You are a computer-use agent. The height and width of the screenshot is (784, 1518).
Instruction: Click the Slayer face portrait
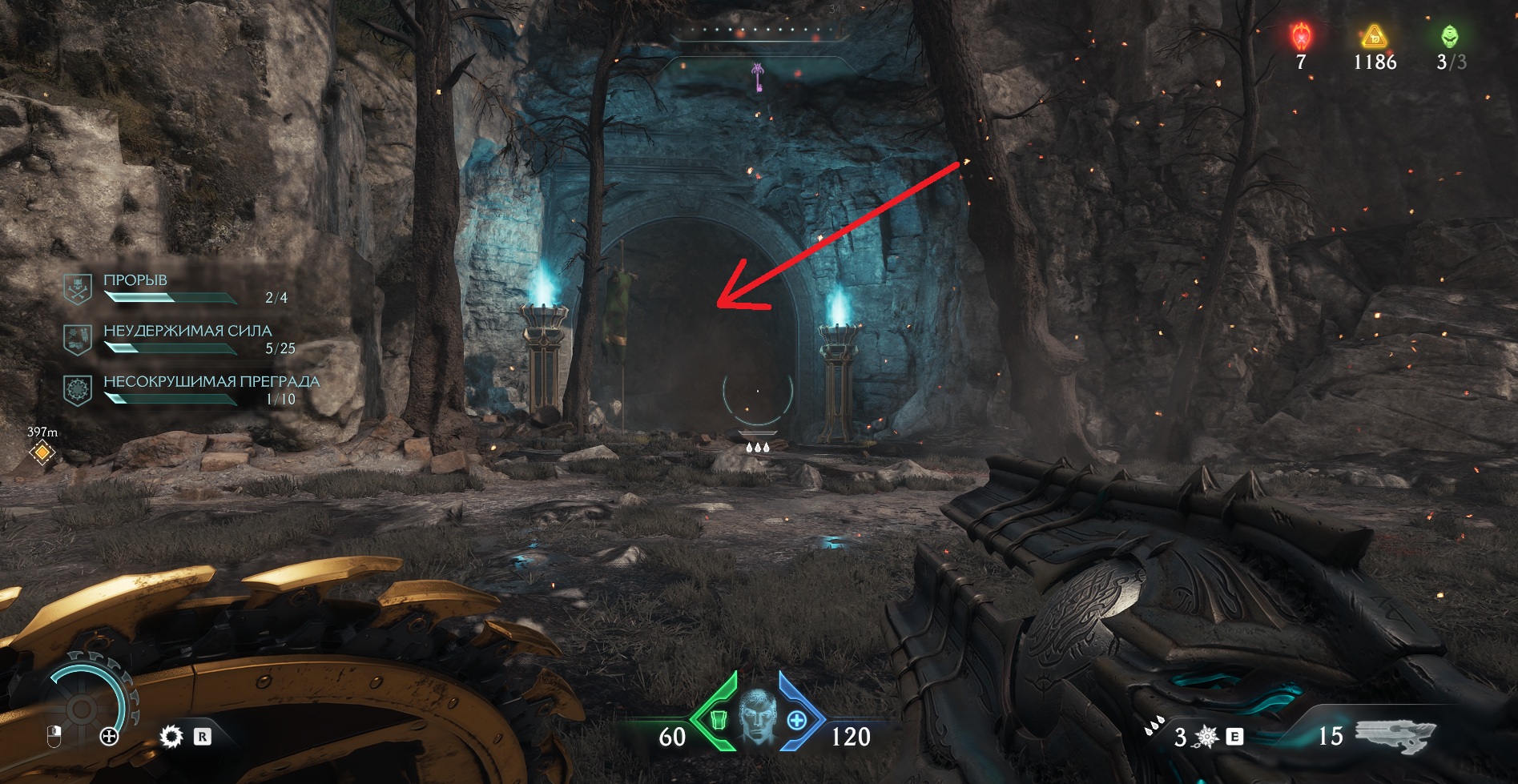[757, 717]
